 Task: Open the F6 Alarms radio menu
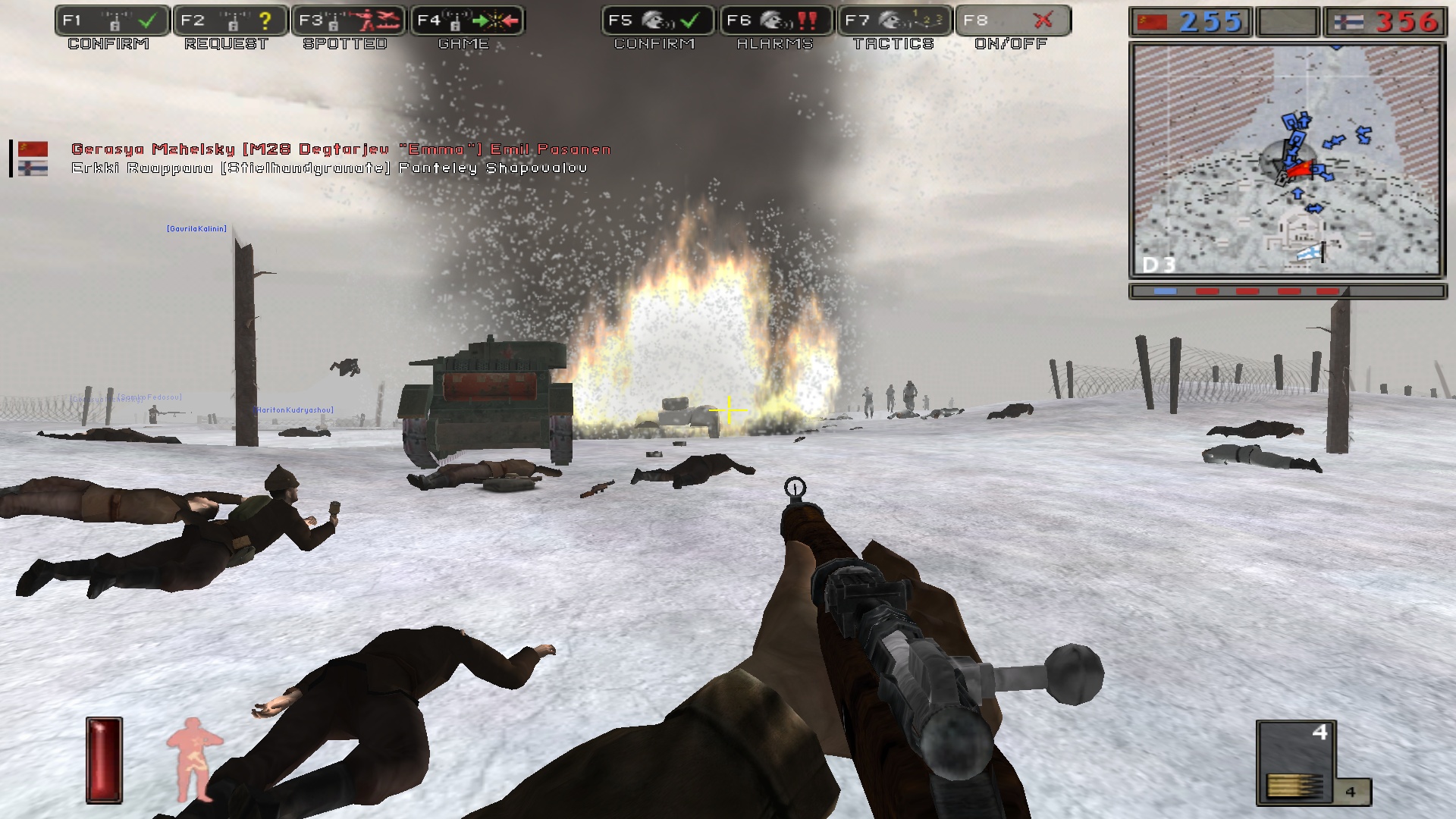coord(777,21)
